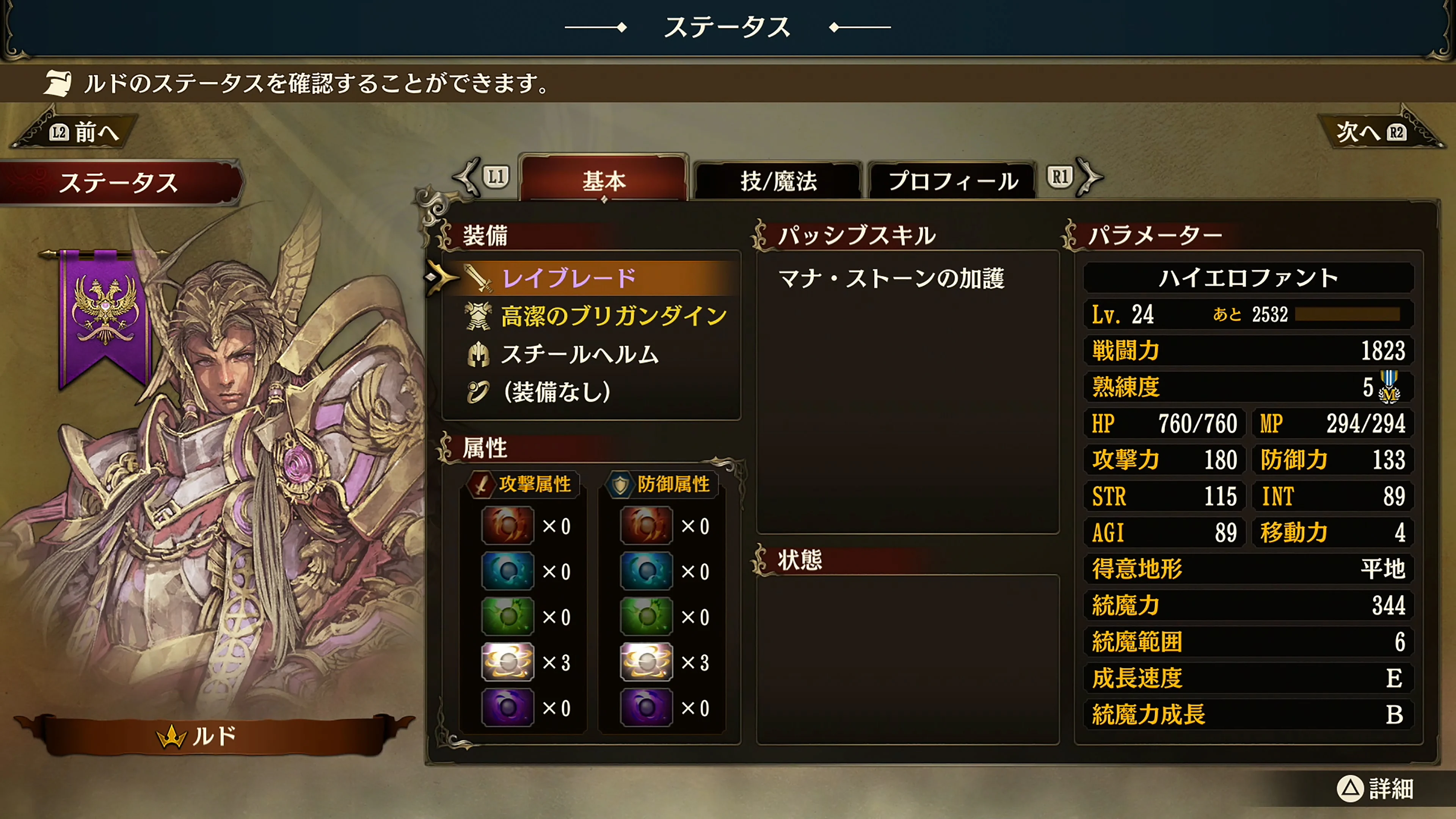Click the light element icon showing ×3
Image resolution: width=1456 pixels, height=819 pixels.
click(x=507, y=662)
